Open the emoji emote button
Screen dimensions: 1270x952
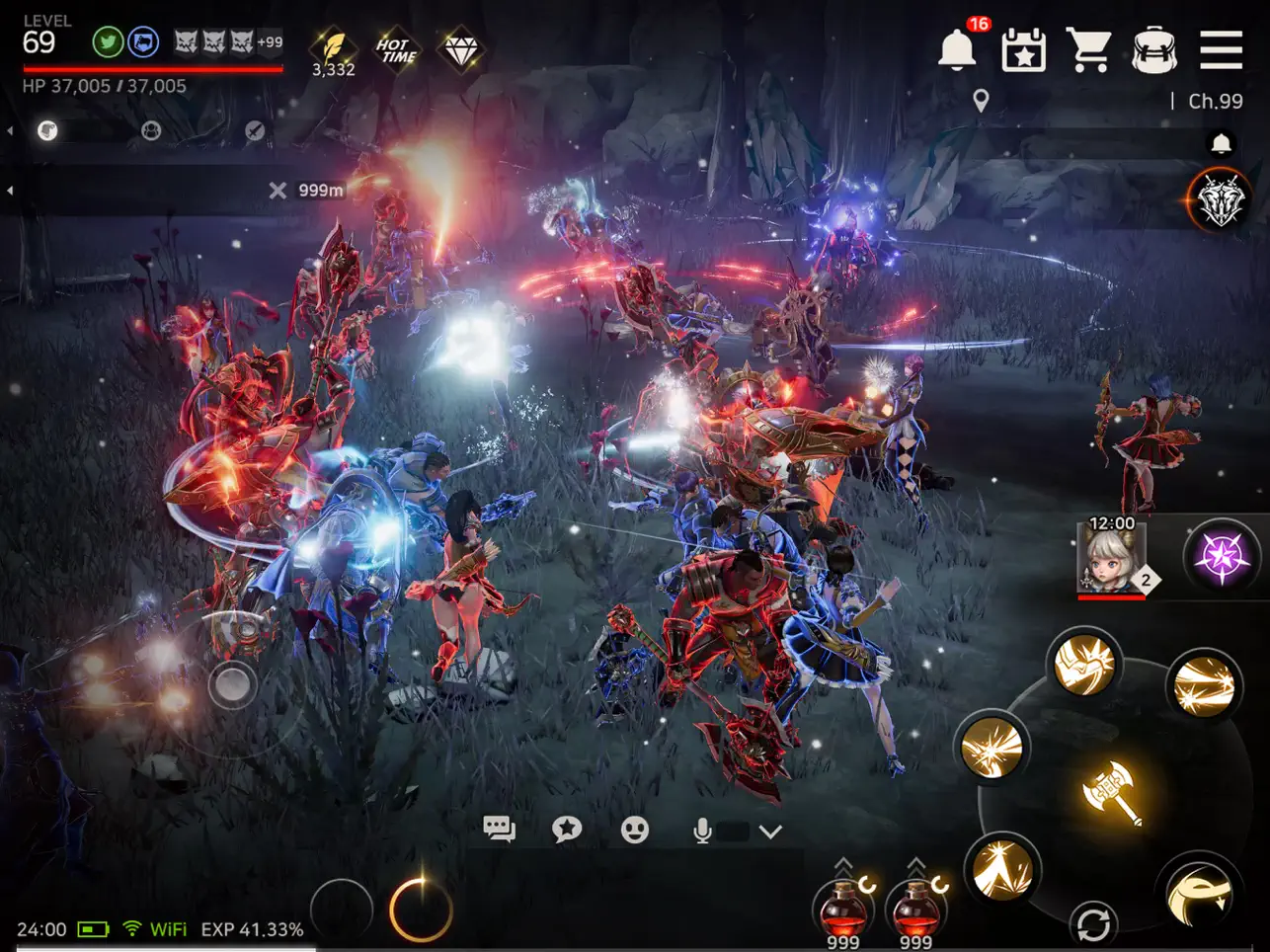[x=634, y=830]
